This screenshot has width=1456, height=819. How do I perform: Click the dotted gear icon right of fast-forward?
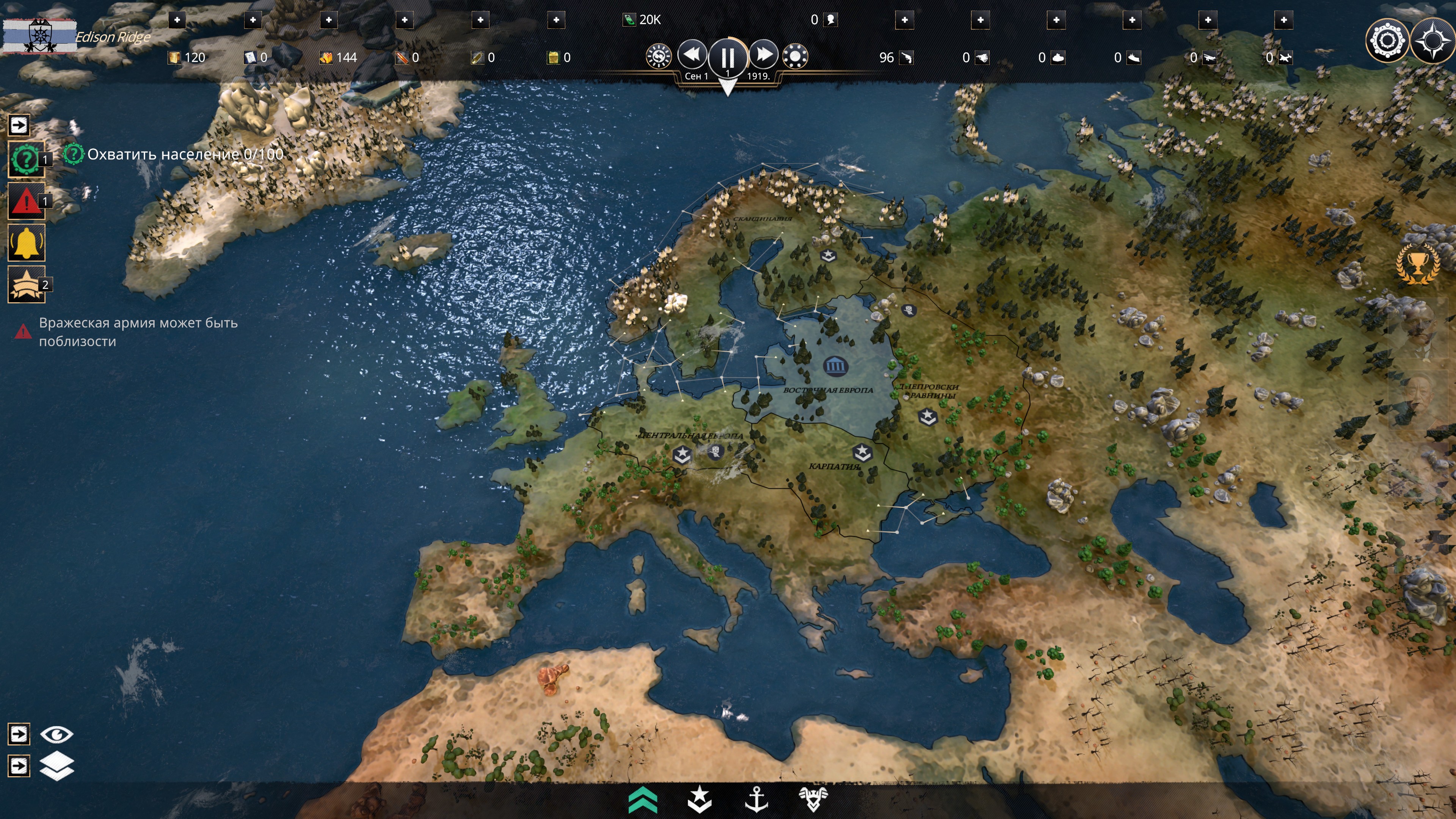point(795,56)
